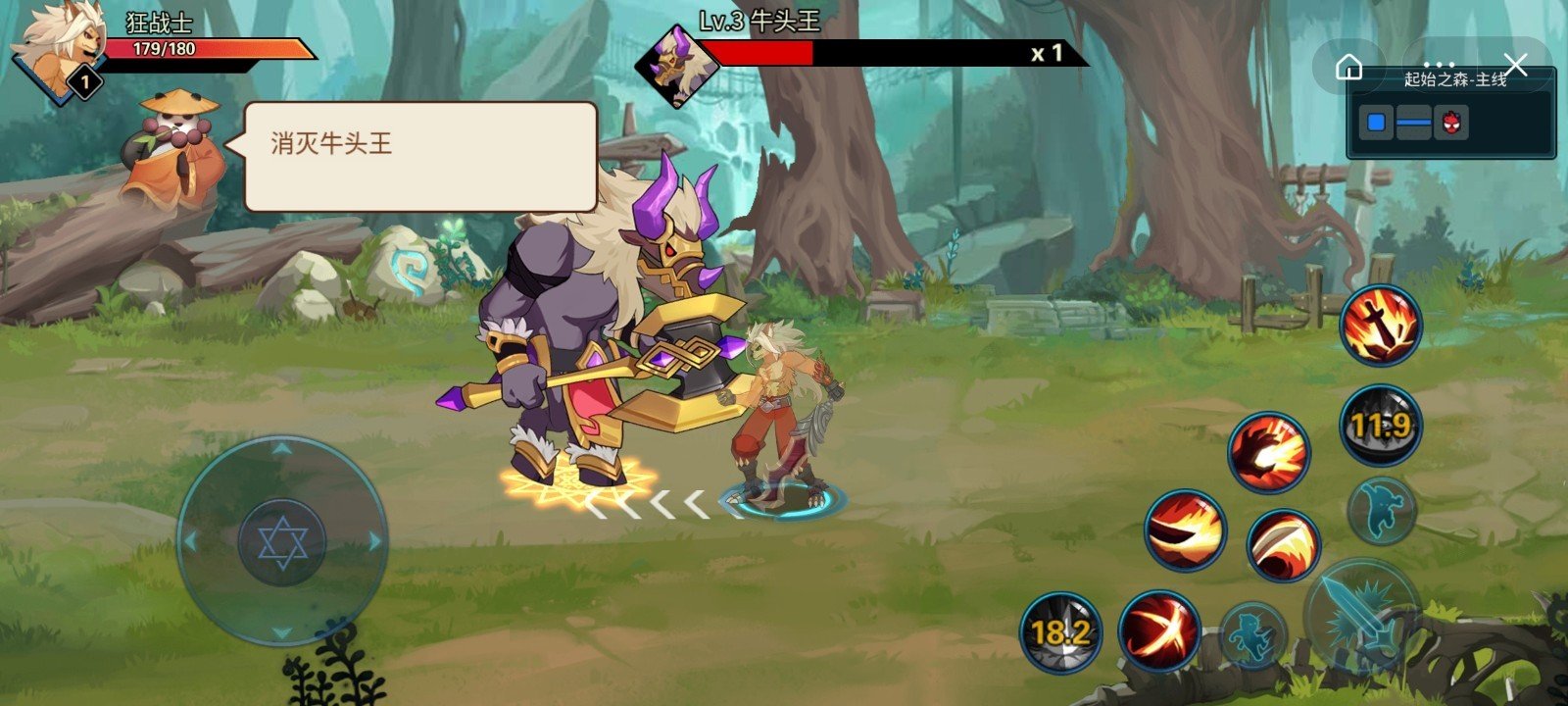Screen dimensions: 1568x706
Task: Activate the crossed red slashes skill
Action: (x=1159, y=629)
